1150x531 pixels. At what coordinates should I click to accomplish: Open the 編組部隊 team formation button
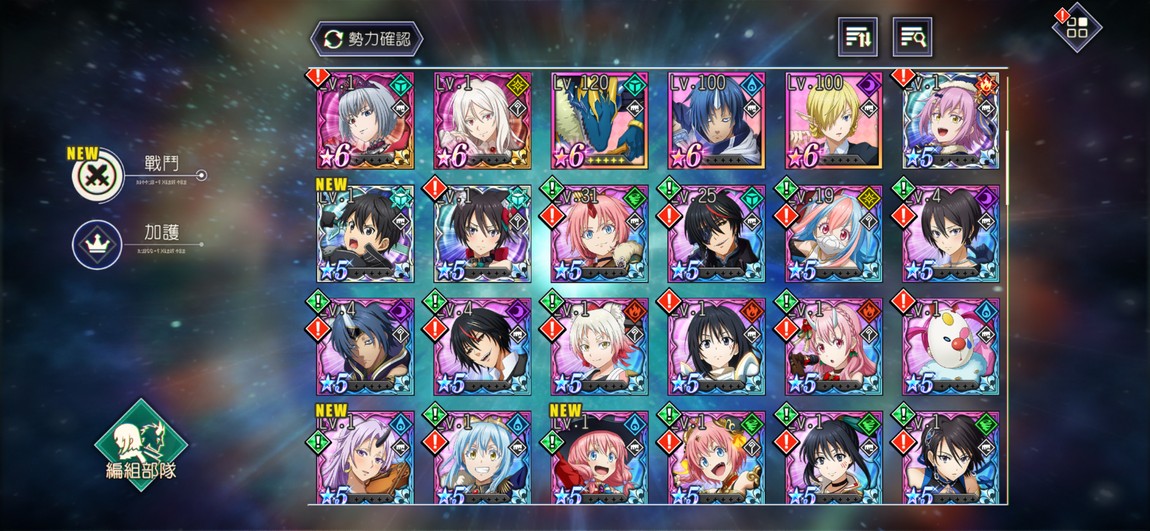coord(141,446)
